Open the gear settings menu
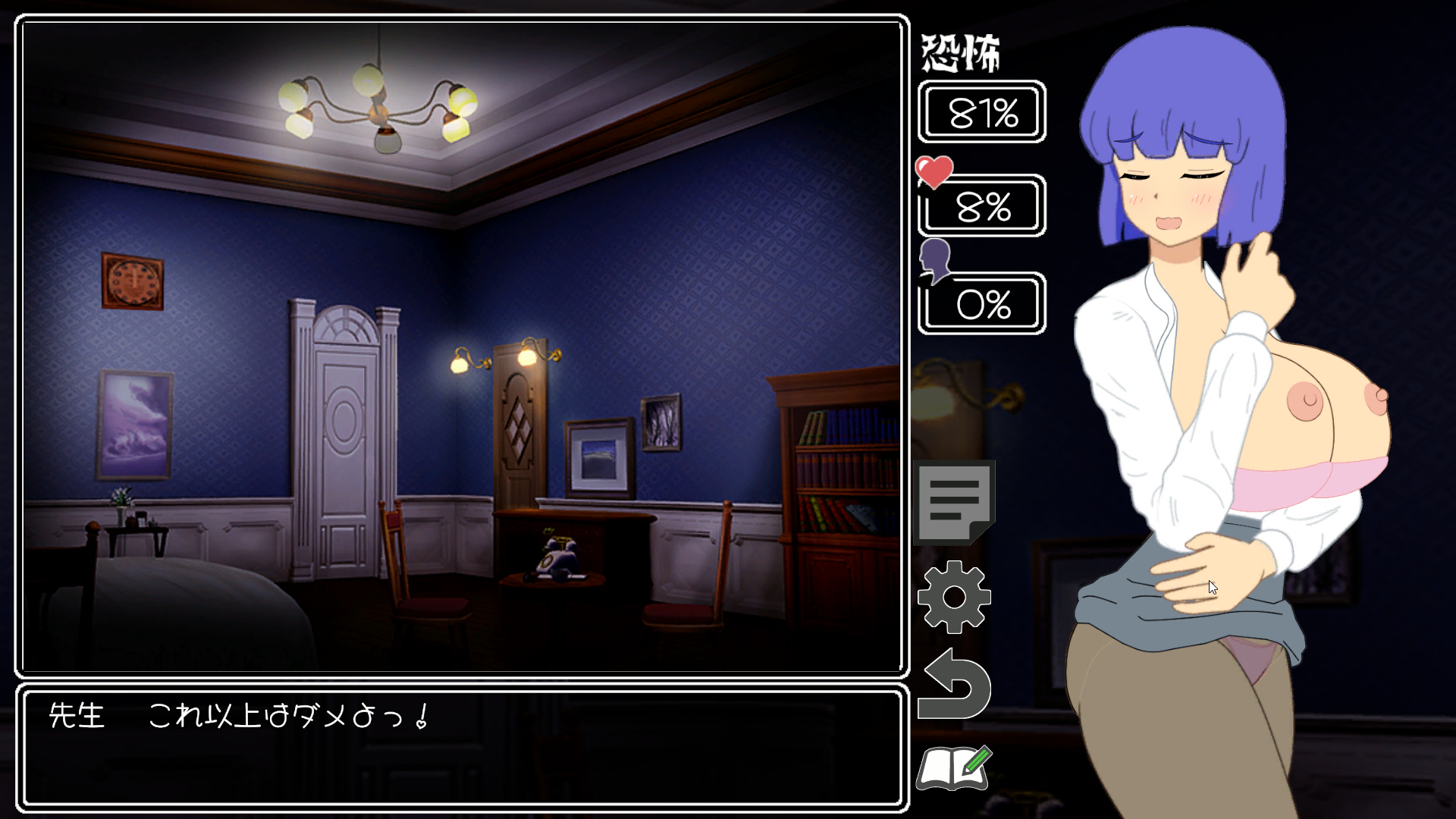The height and width of the screenshot is (819, 1456). point(954,597)
